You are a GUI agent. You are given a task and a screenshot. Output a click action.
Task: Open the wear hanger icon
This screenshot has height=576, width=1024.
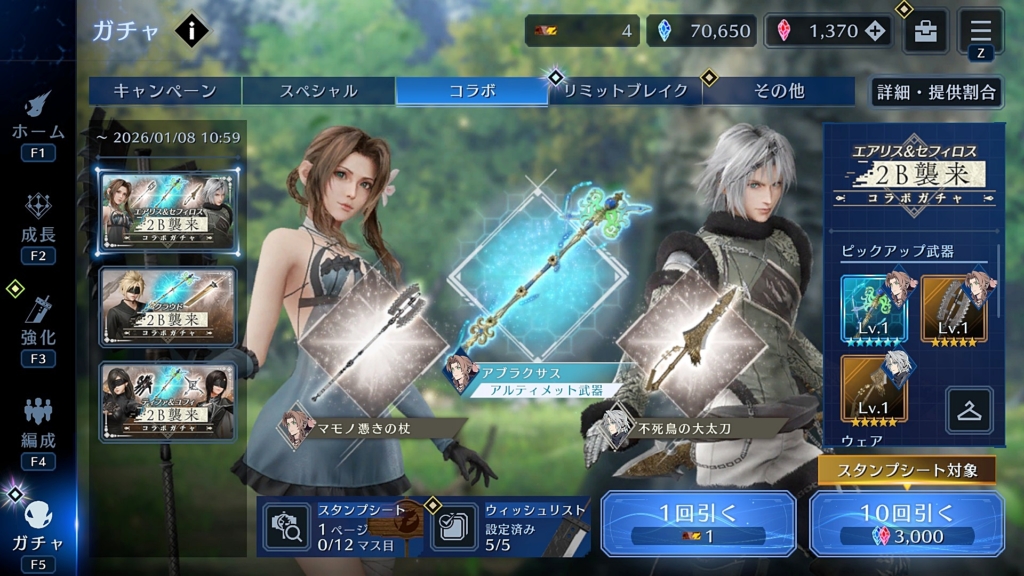click(x=969, y=409)
